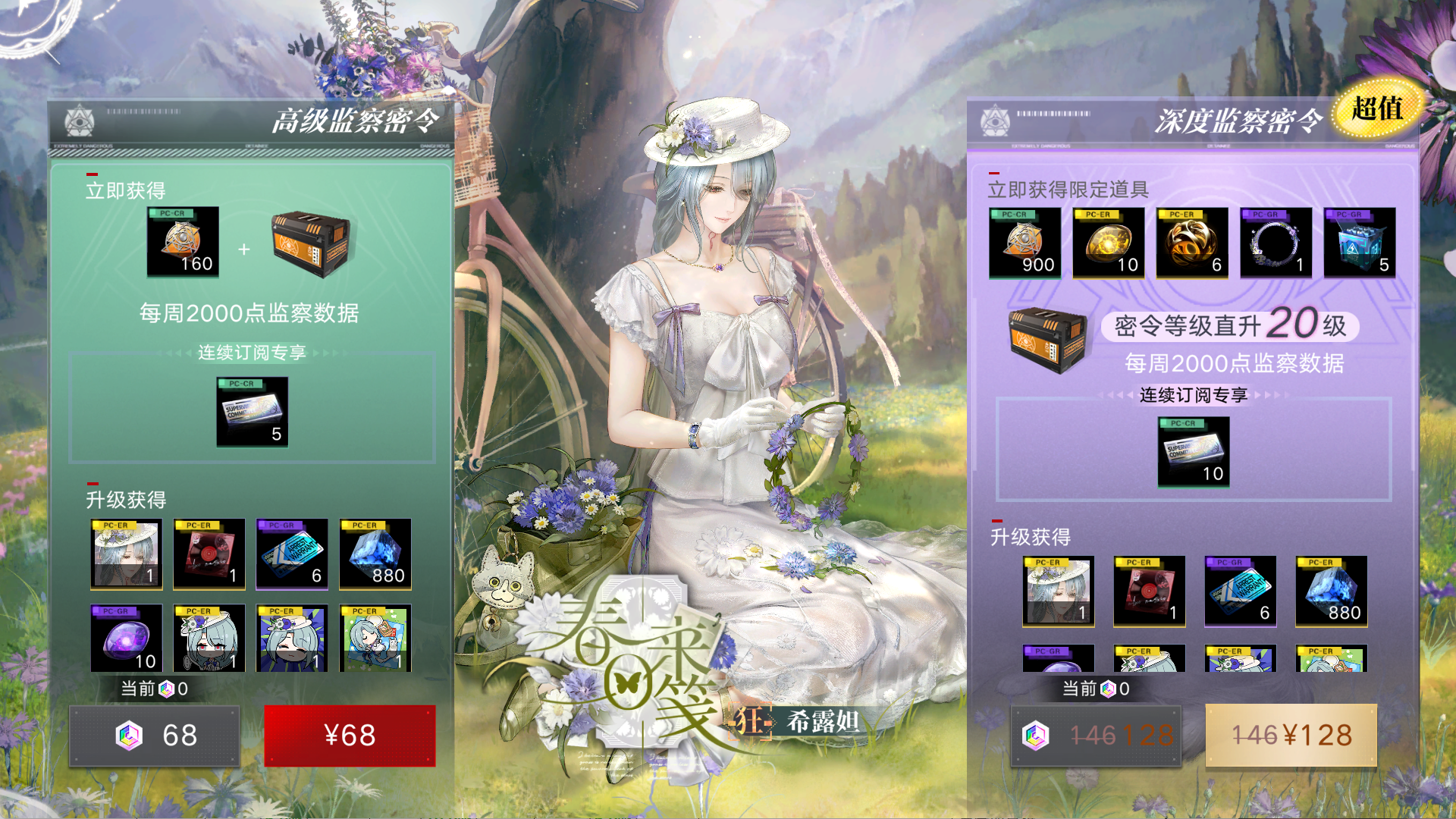Inspect the golden orb reward of 10
The height and width of the screenshot is (819, 1456).
tap(1108, 243)
